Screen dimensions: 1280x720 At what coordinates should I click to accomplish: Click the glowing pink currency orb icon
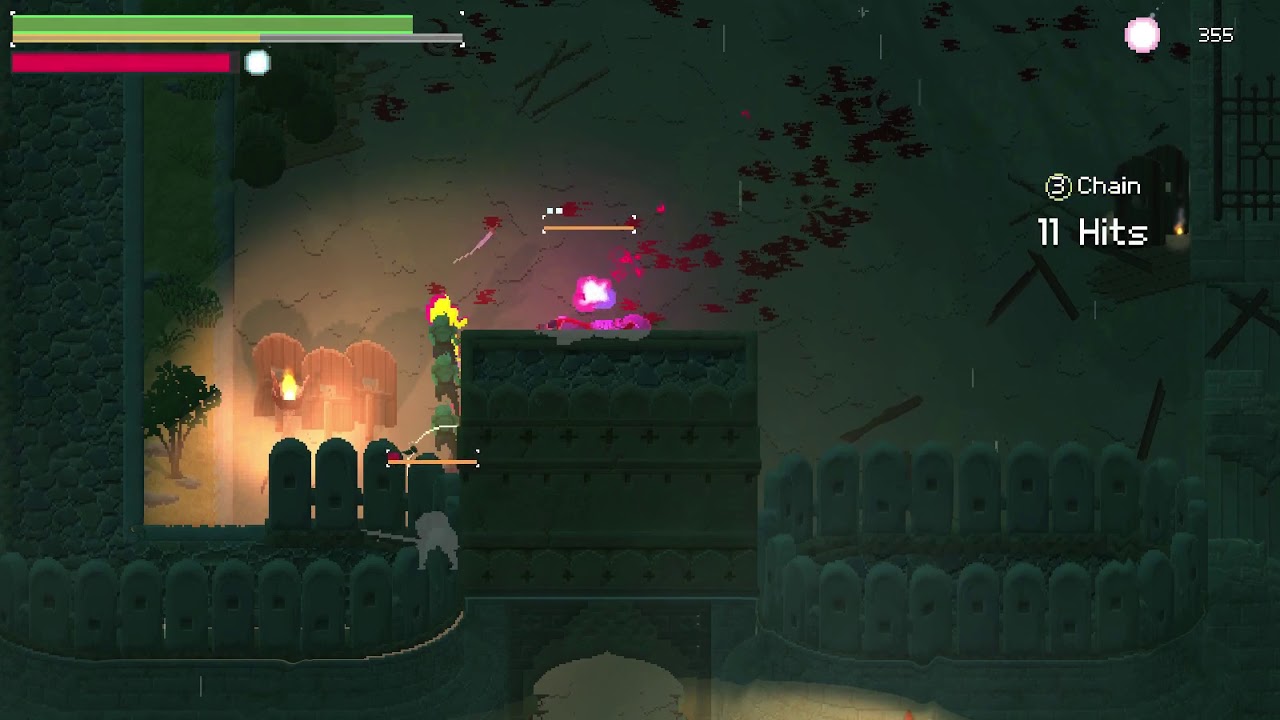click(1142, 36)
